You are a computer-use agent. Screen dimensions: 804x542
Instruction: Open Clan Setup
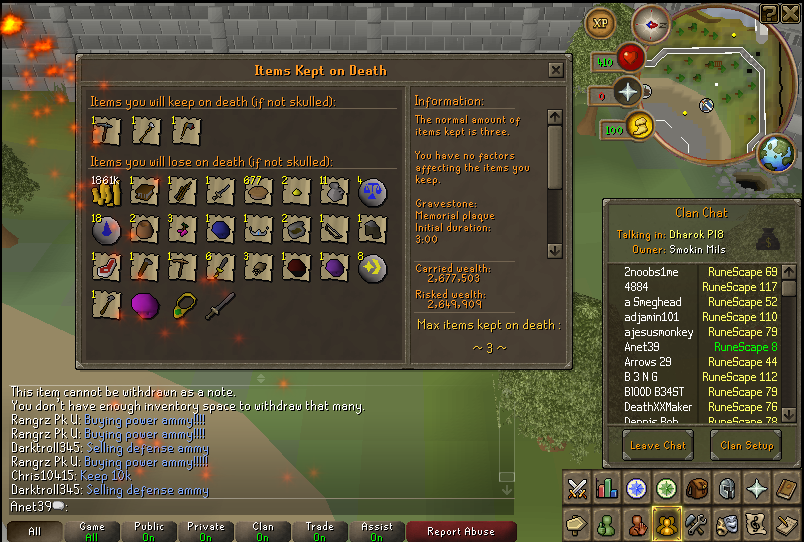pyautogui.click(x=746, y=445)
